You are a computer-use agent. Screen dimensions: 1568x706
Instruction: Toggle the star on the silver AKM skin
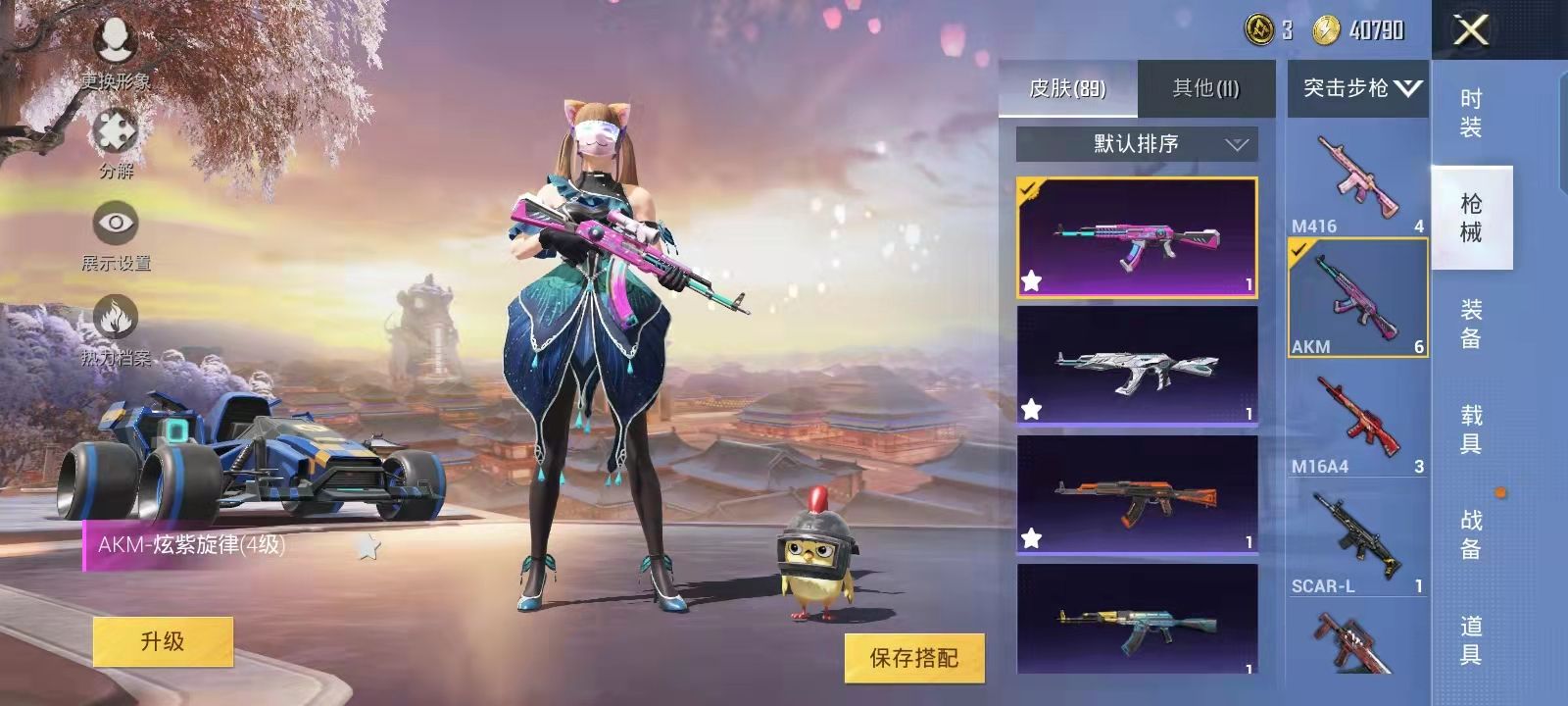(x=1032, y=407)
